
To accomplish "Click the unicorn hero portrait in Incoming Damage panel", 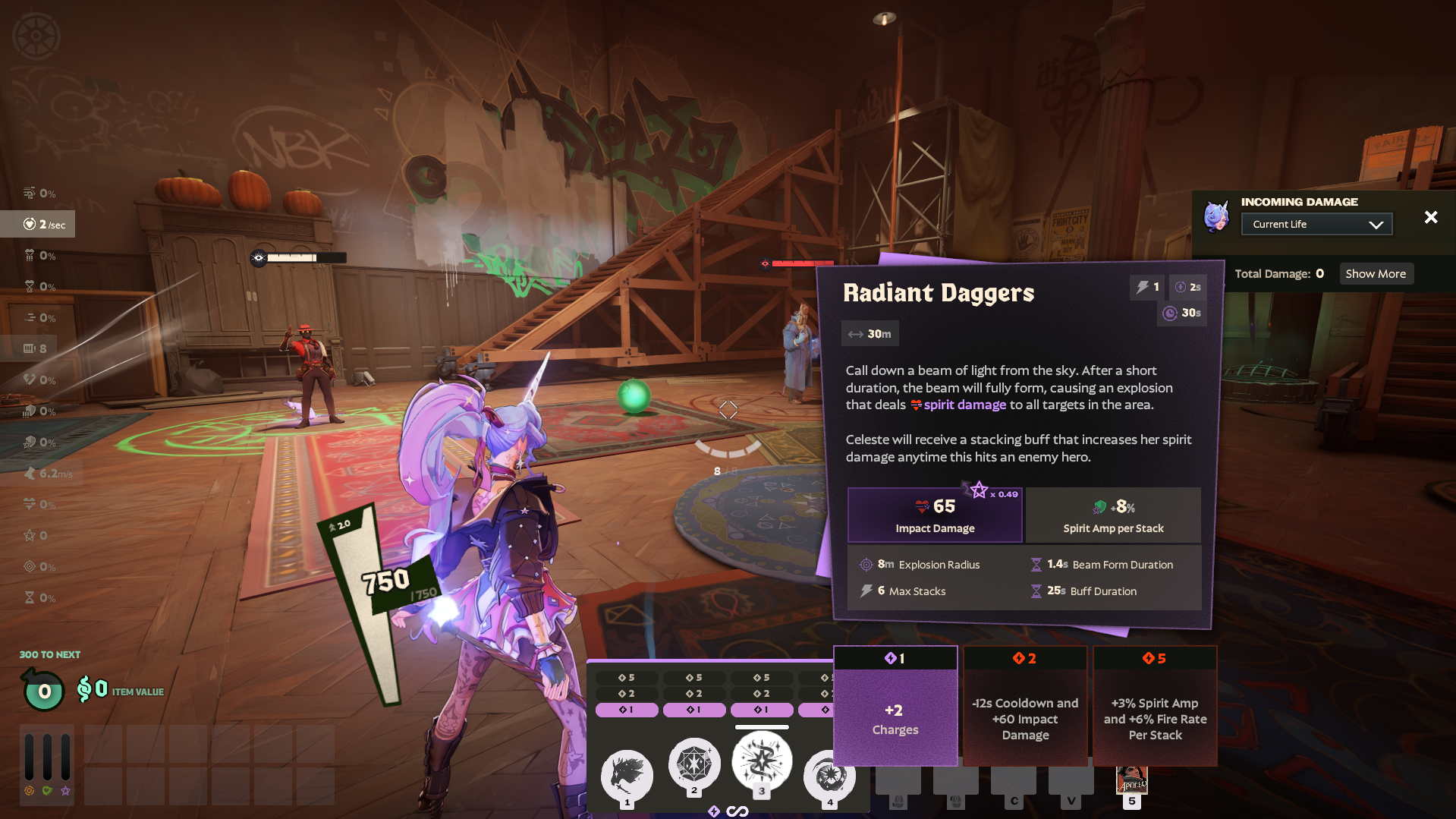I will click(1216, 217).
